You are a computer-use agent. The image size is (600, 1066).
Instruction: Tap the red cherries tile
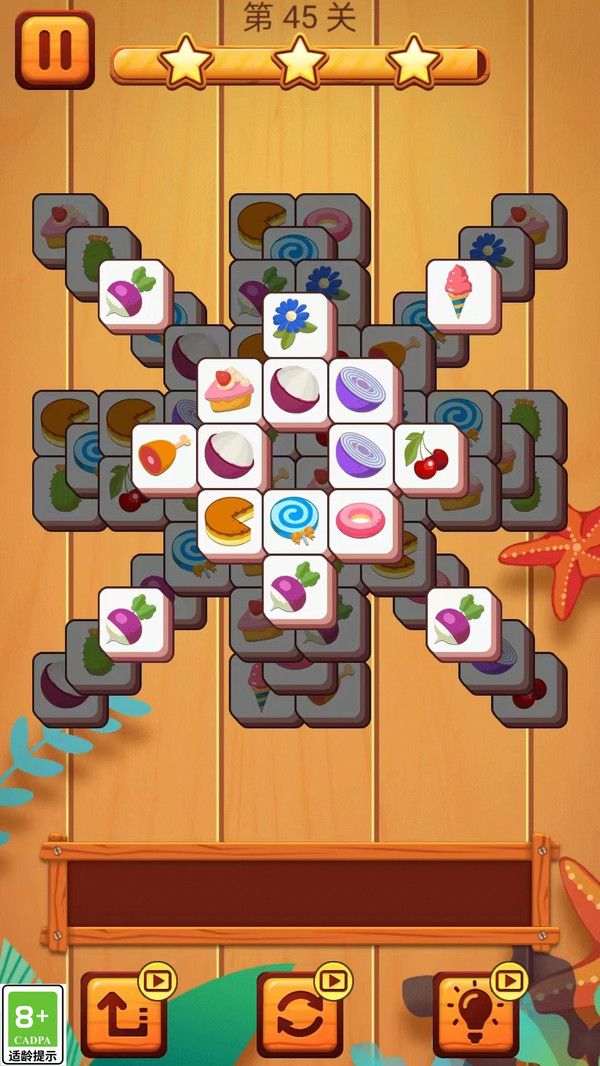(428, 455)
